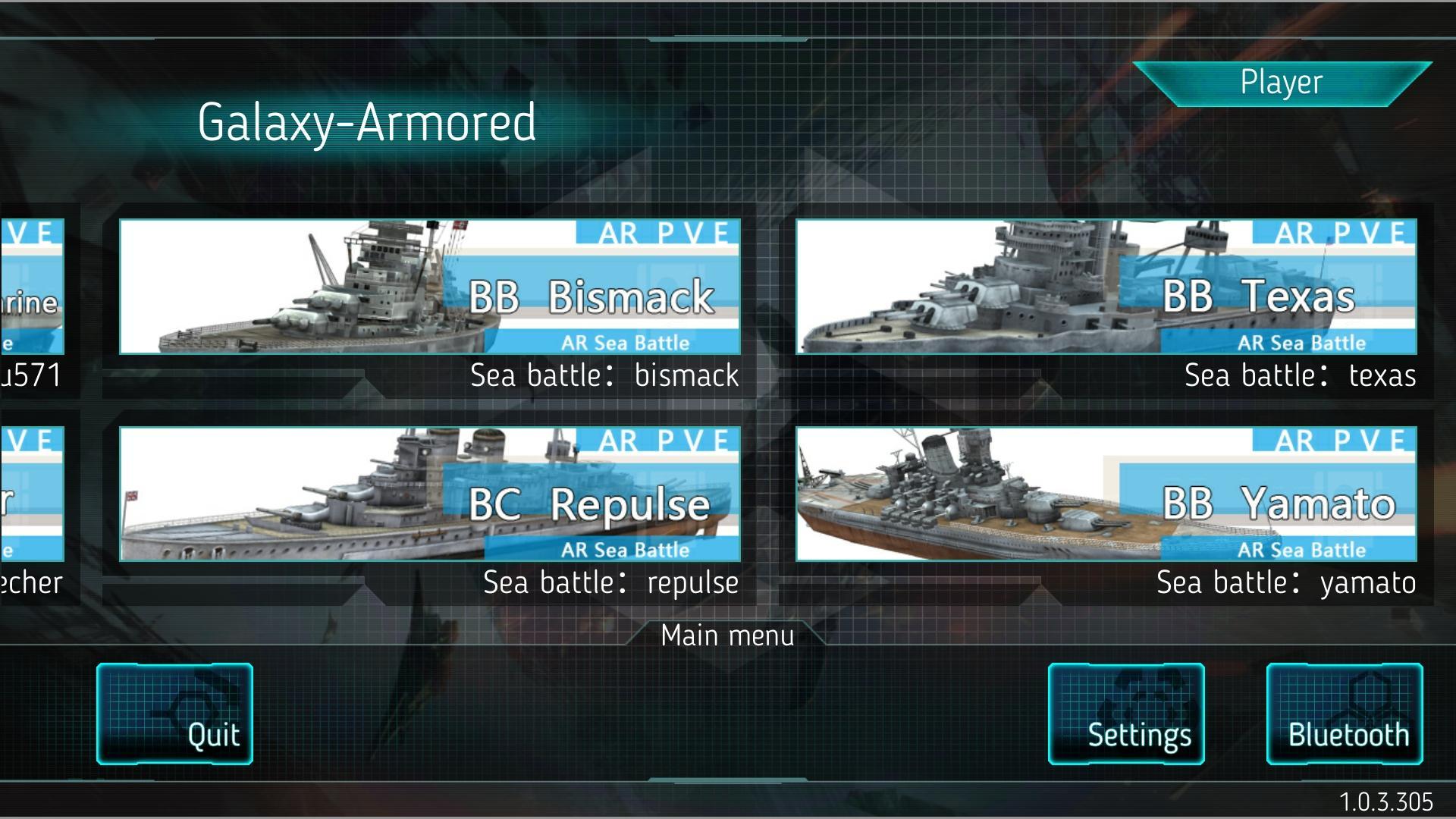Image resolution: width=1456 pixels, height=819 pixels.
Task: Click the Quit button icon
Action: 174,713
